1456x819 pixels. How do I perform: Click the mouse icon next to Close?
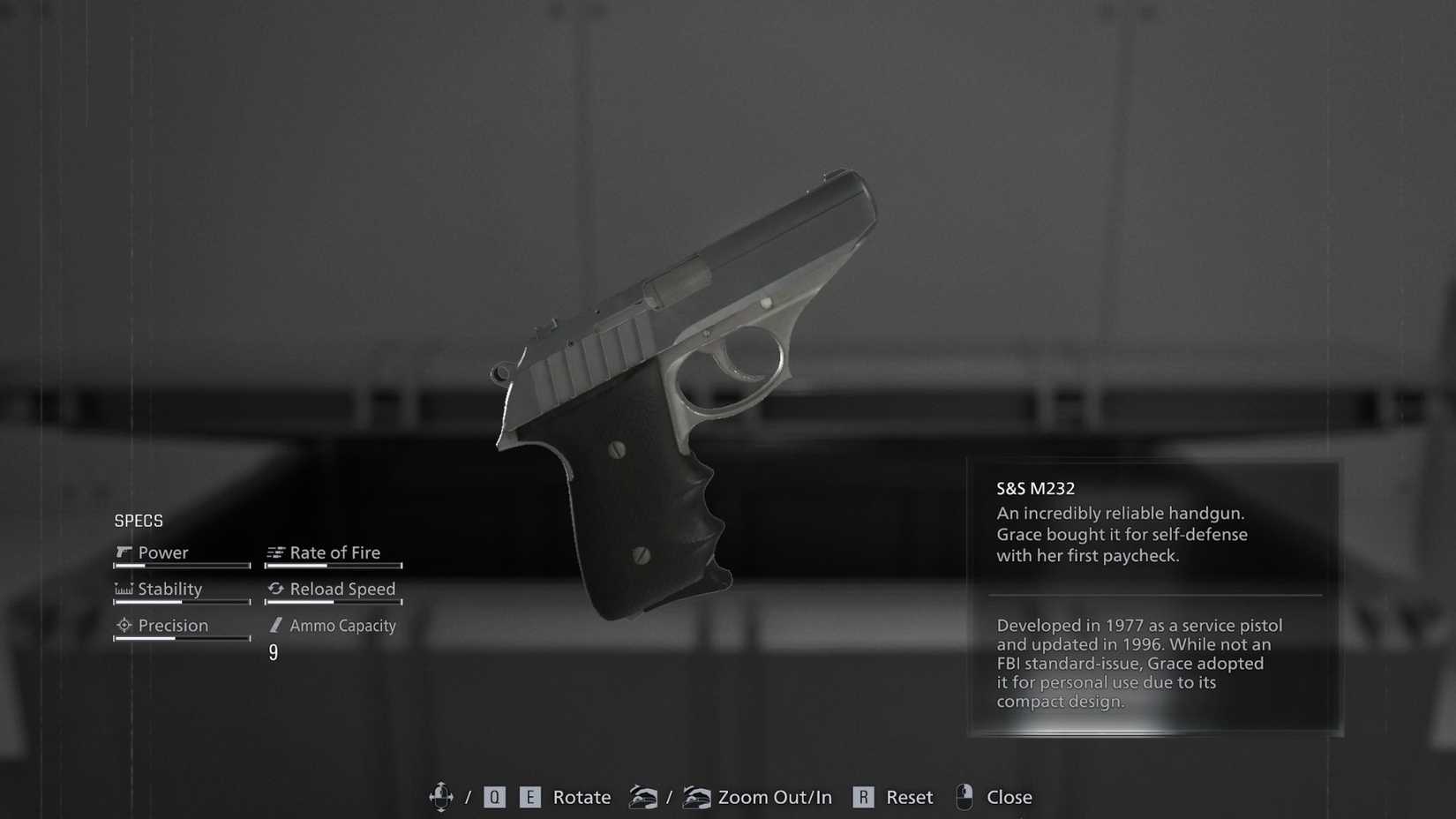coord(964,796)
